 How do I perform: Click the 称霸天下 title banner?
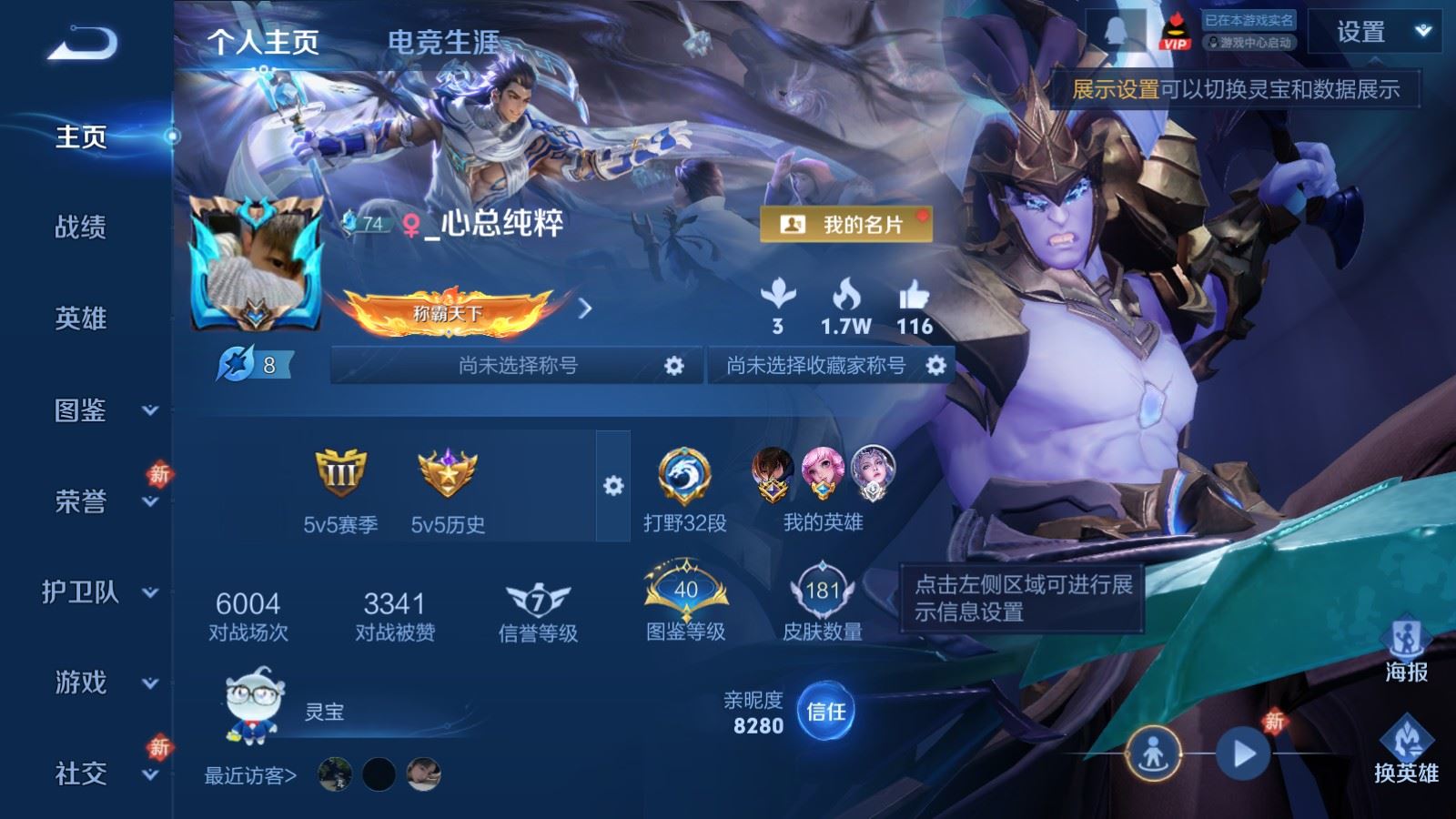[448, 312]
